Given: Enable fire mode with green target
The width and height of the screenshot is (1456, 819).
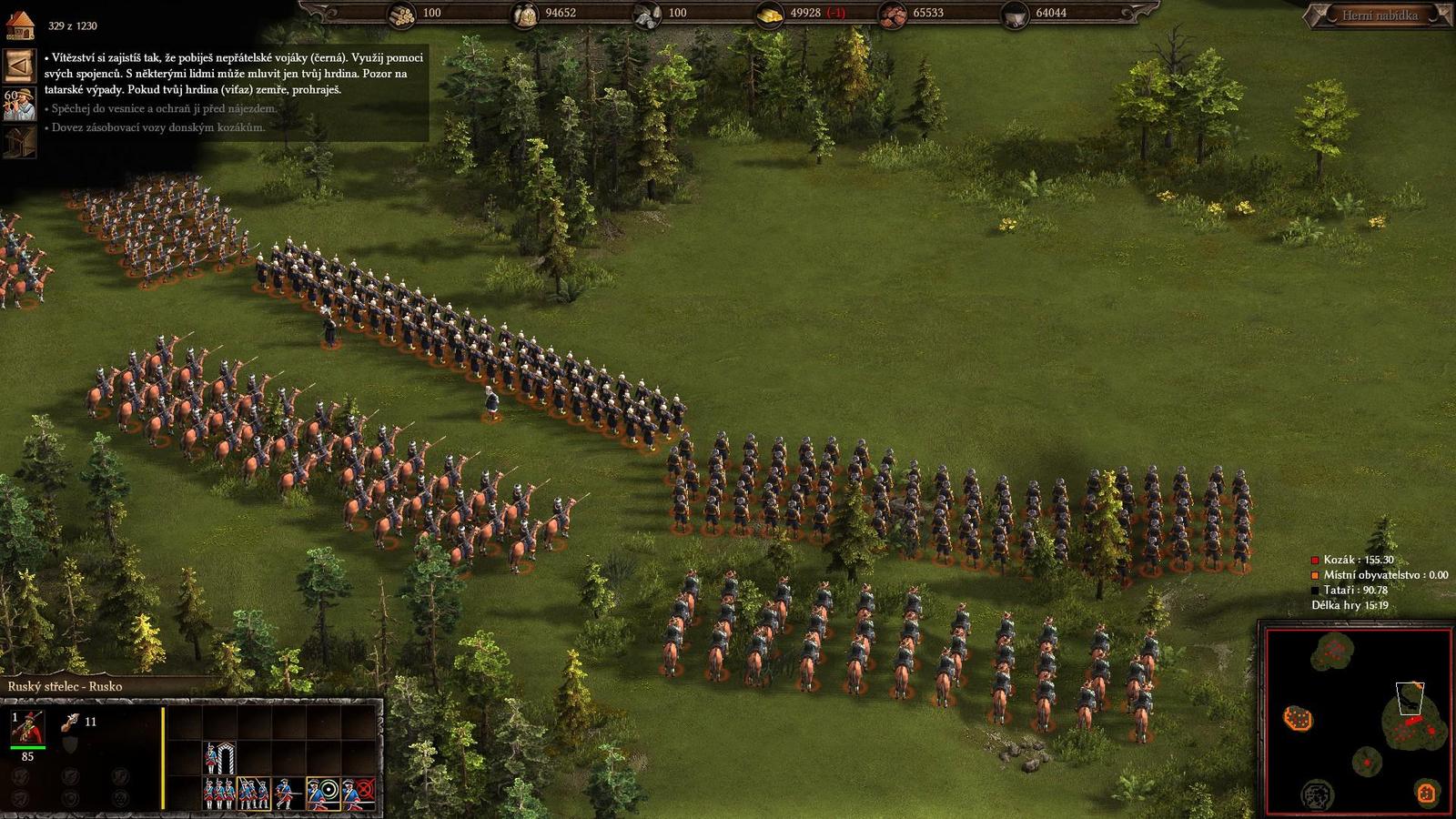Looking at the screenshot, I should (323, 794).
